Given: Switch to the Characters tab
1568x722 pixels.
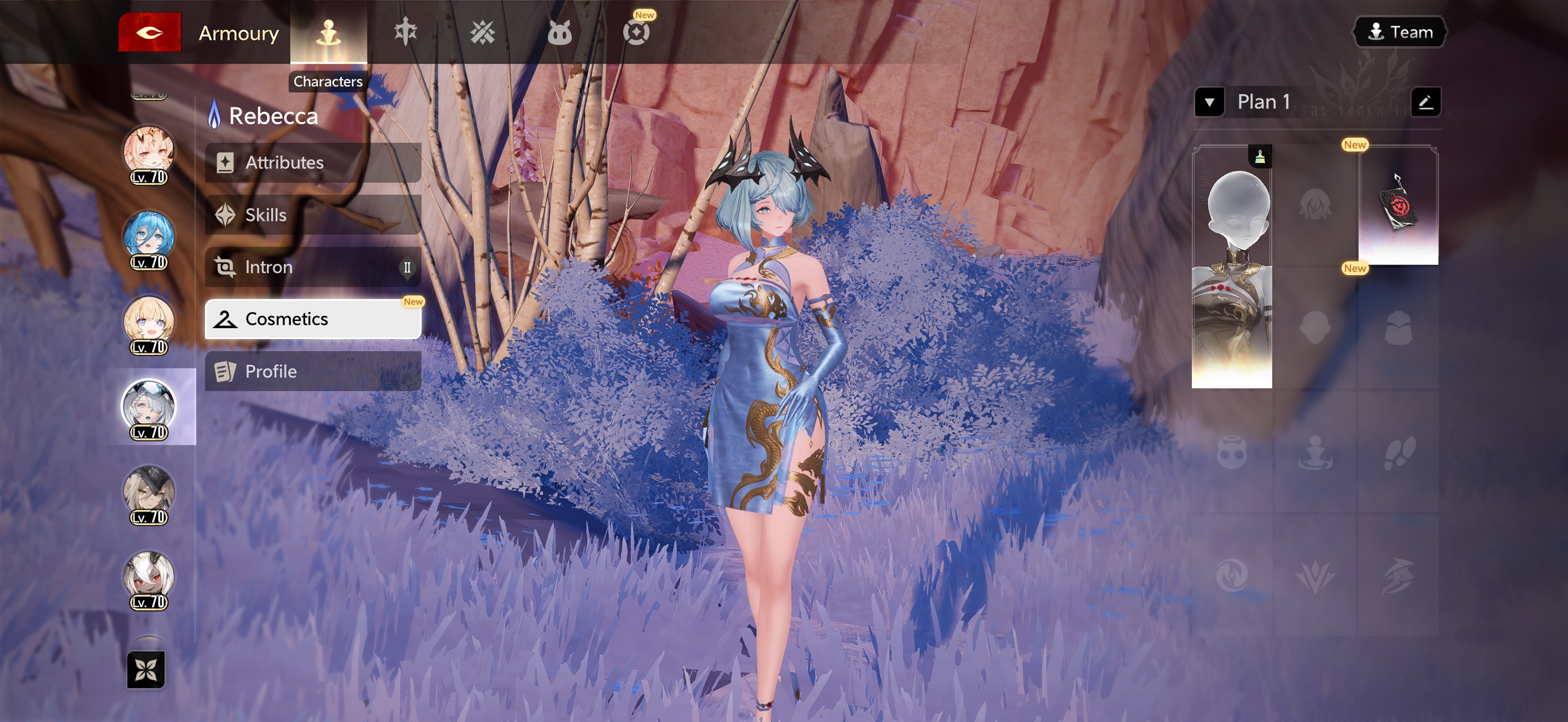Looking at the screenshot, I should [x=328, y=32].
